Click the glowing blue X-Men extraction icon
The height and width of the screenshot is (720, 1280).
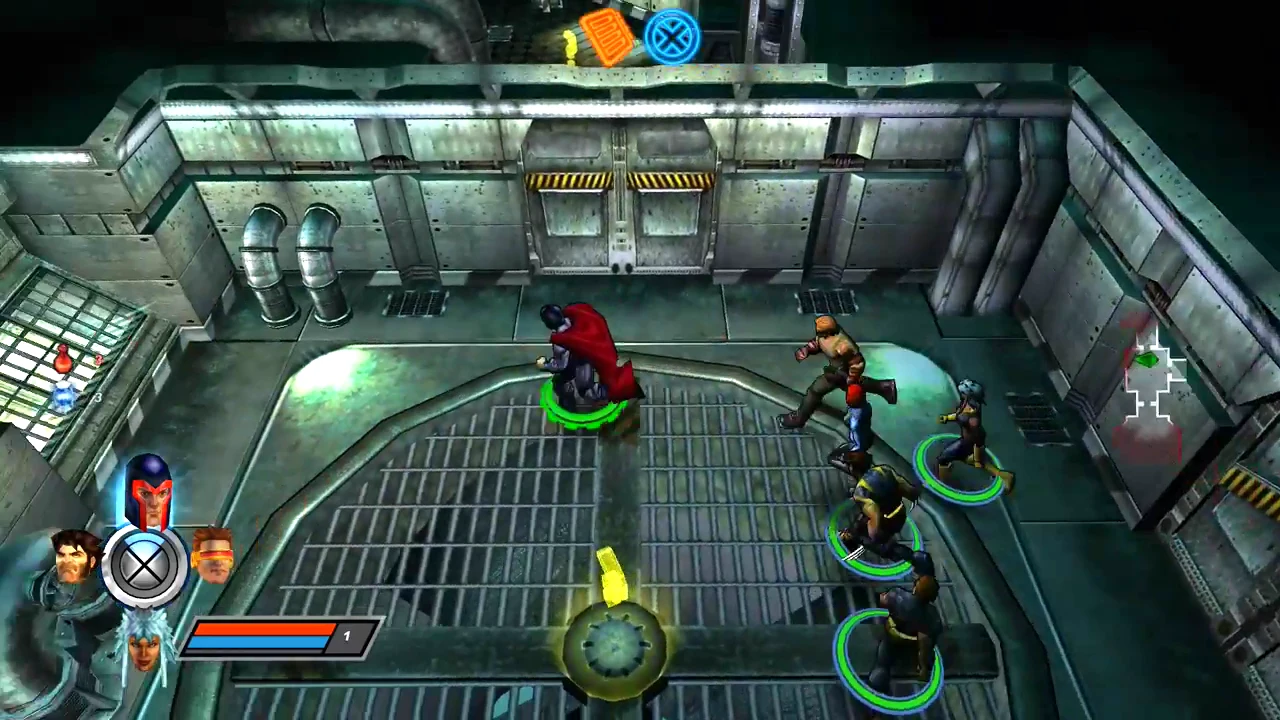click(672, 37)
